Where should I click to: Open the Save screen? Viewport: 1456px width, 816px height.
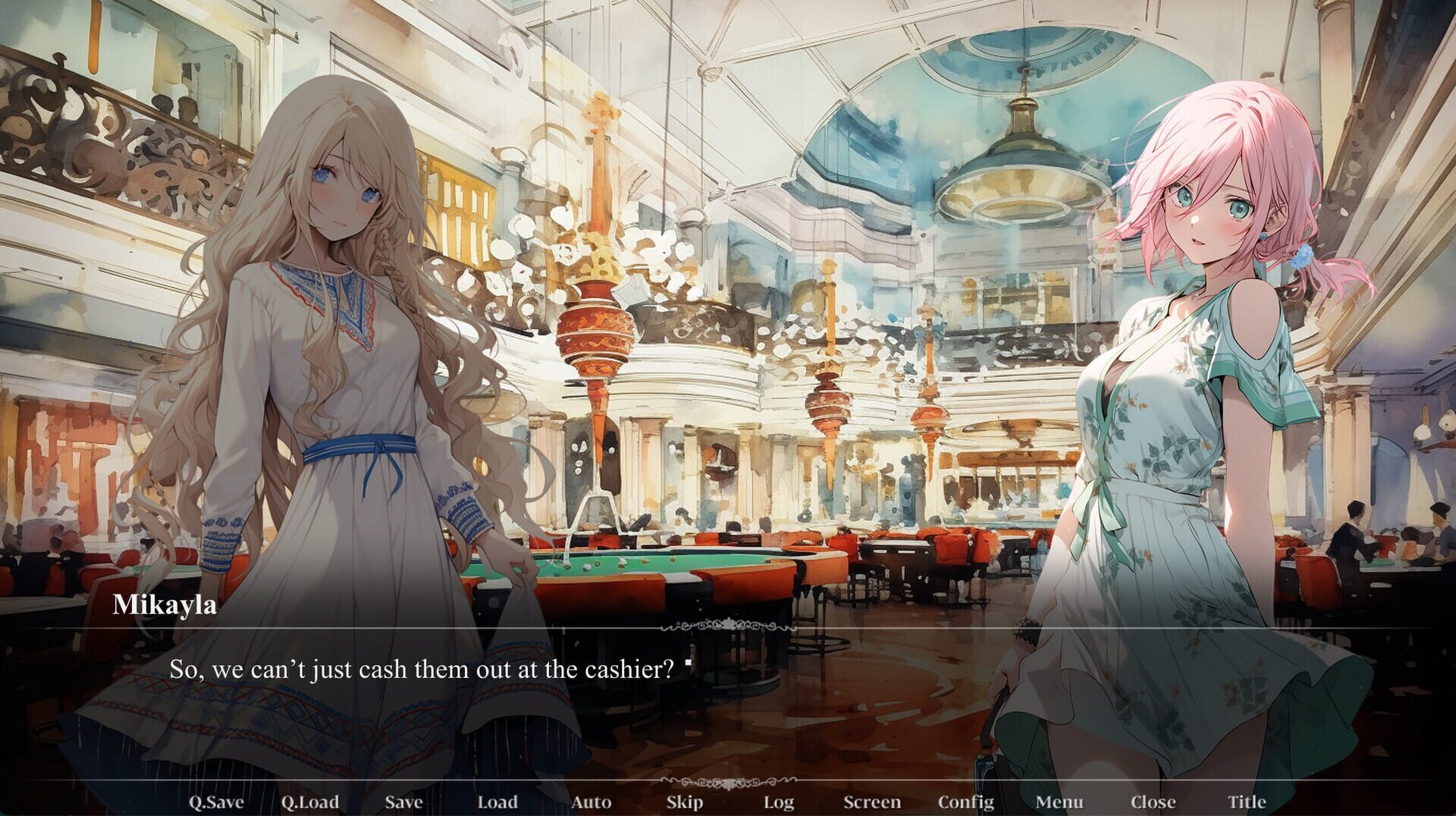[403, 802]
